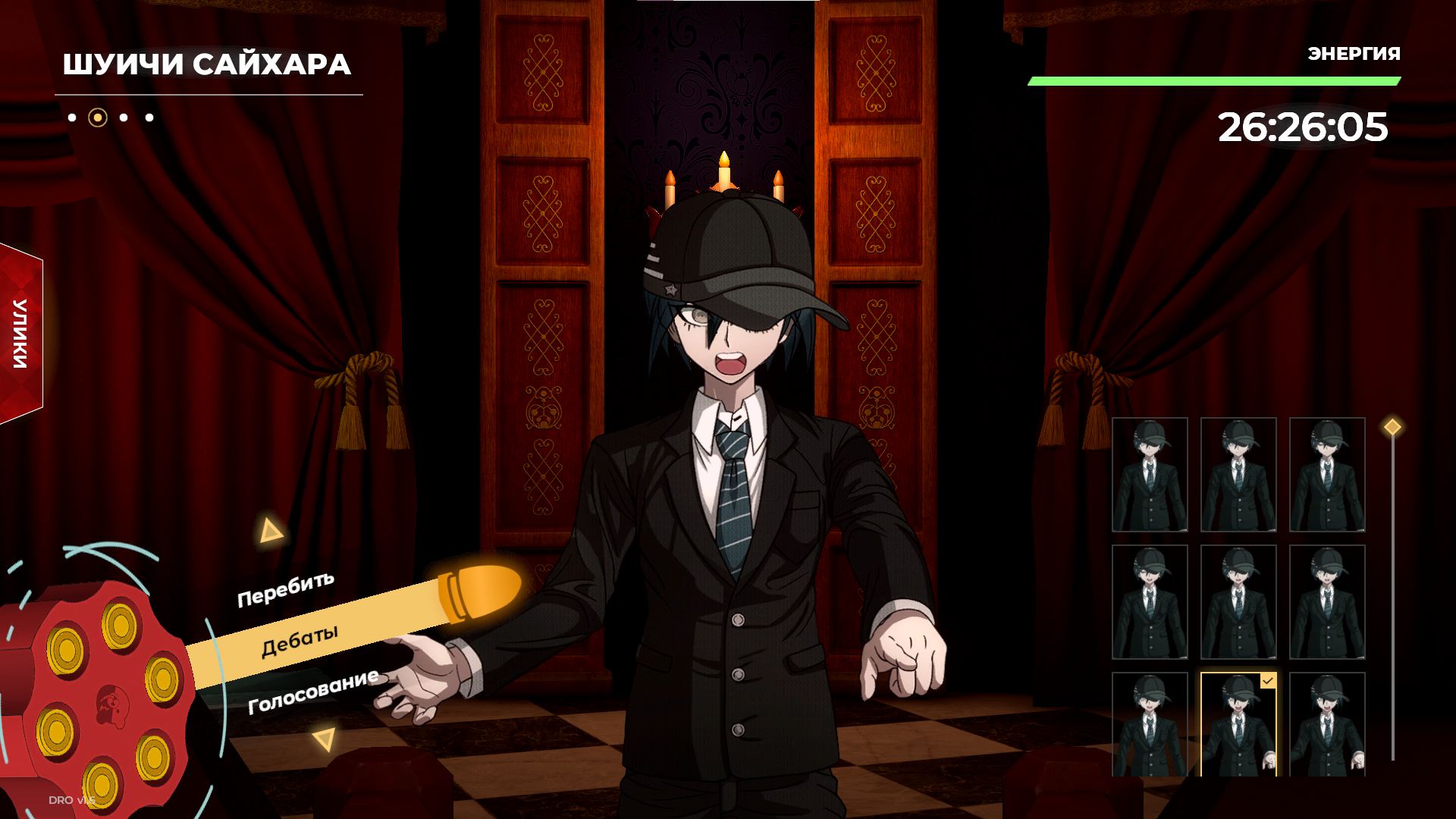Select the Перебить action
The width and height of the screenshot is (1456, 819).
coord(286,589)
